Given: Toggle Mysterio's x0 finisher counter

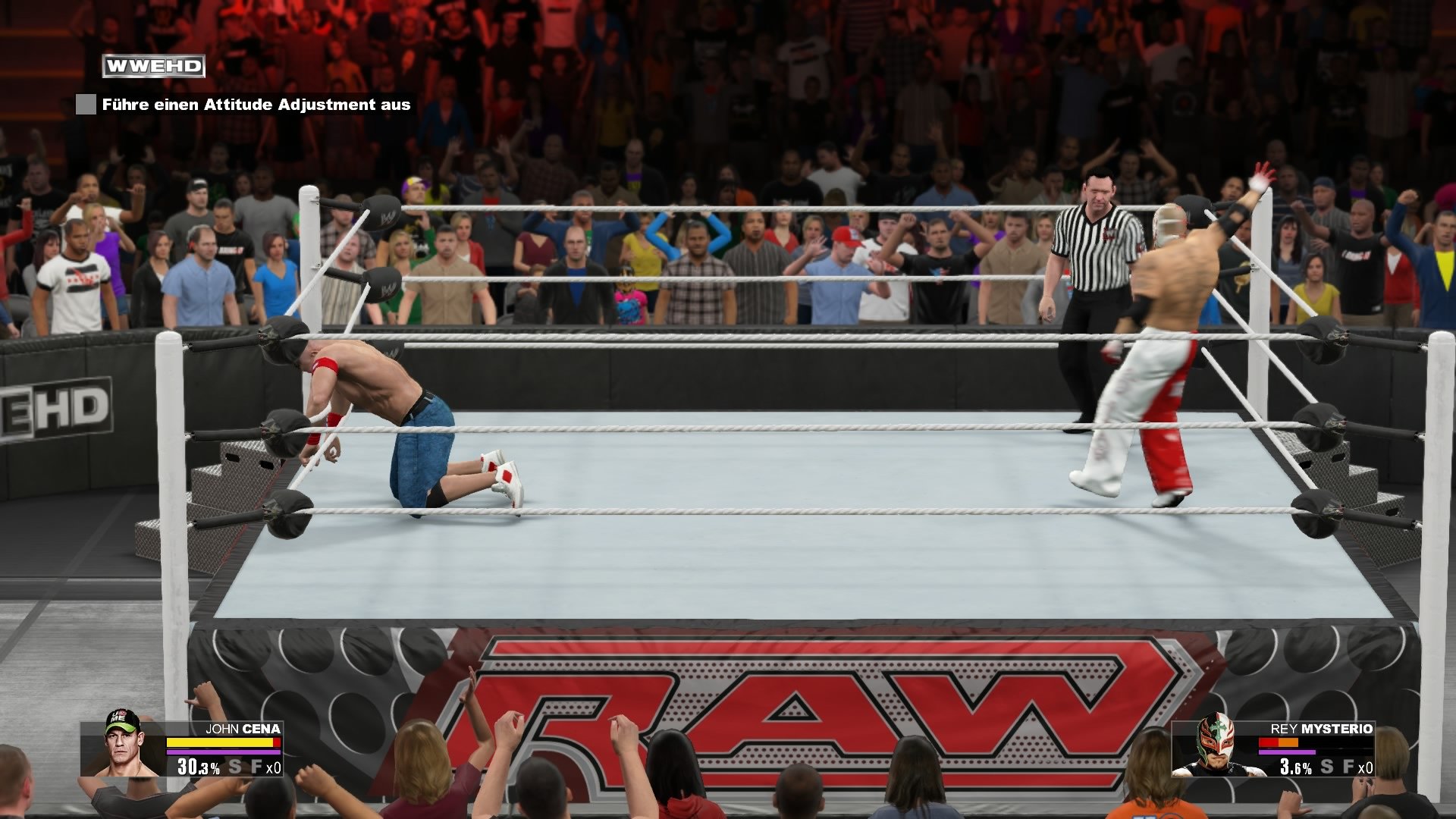Looking at the screenshot, I should [x=1367, y=767].
